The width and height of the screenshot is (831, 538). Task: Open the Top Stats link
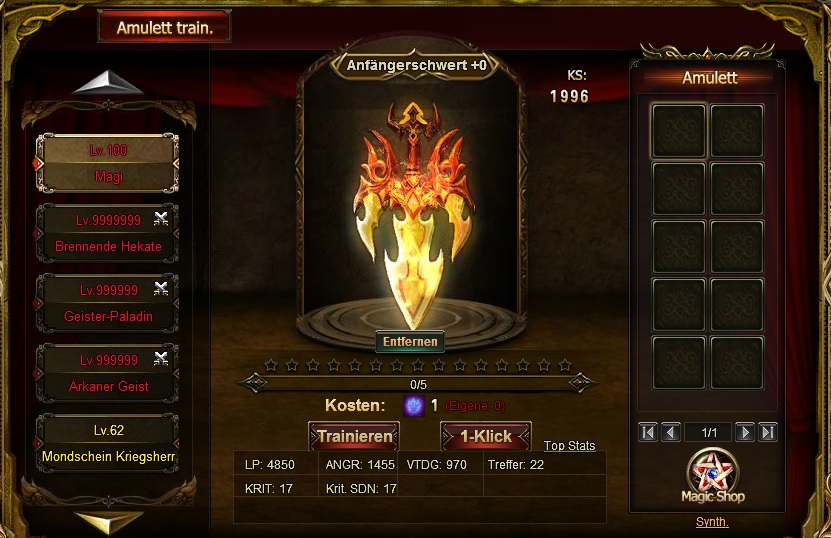pyautogui.click(x=569, y=446)
